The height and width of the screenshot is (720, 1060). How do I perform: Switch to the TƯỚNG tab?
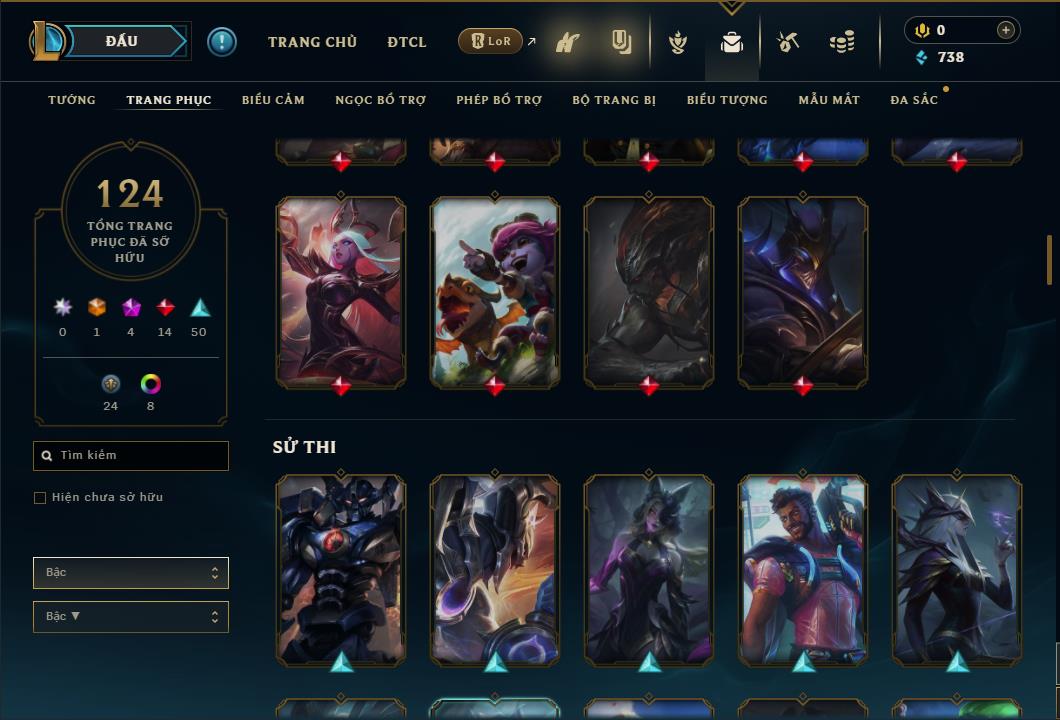pos(72,100)
